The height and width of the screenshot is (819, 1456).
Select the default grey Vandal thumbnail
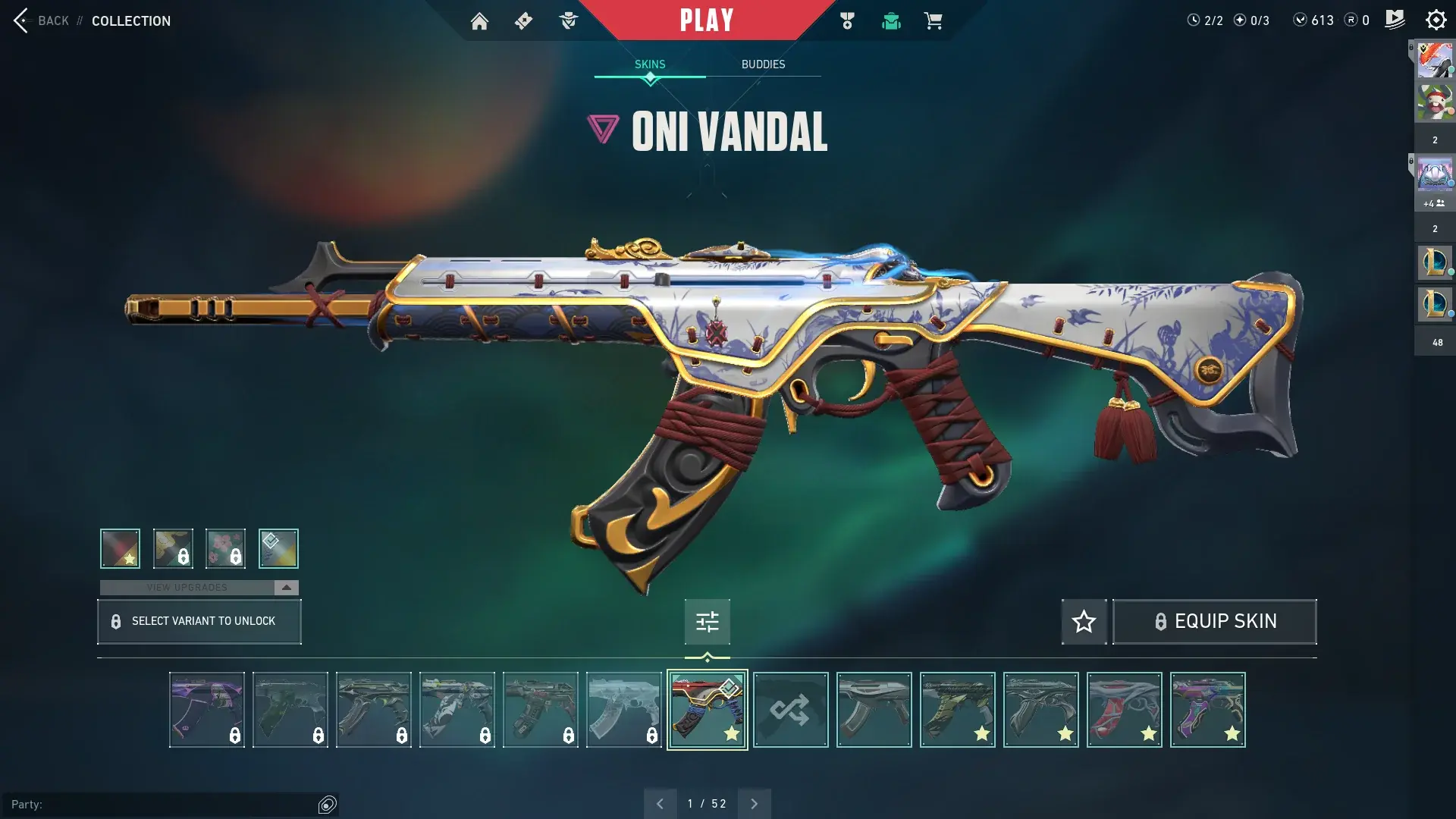pyautogui.click(x=874, y=710)
